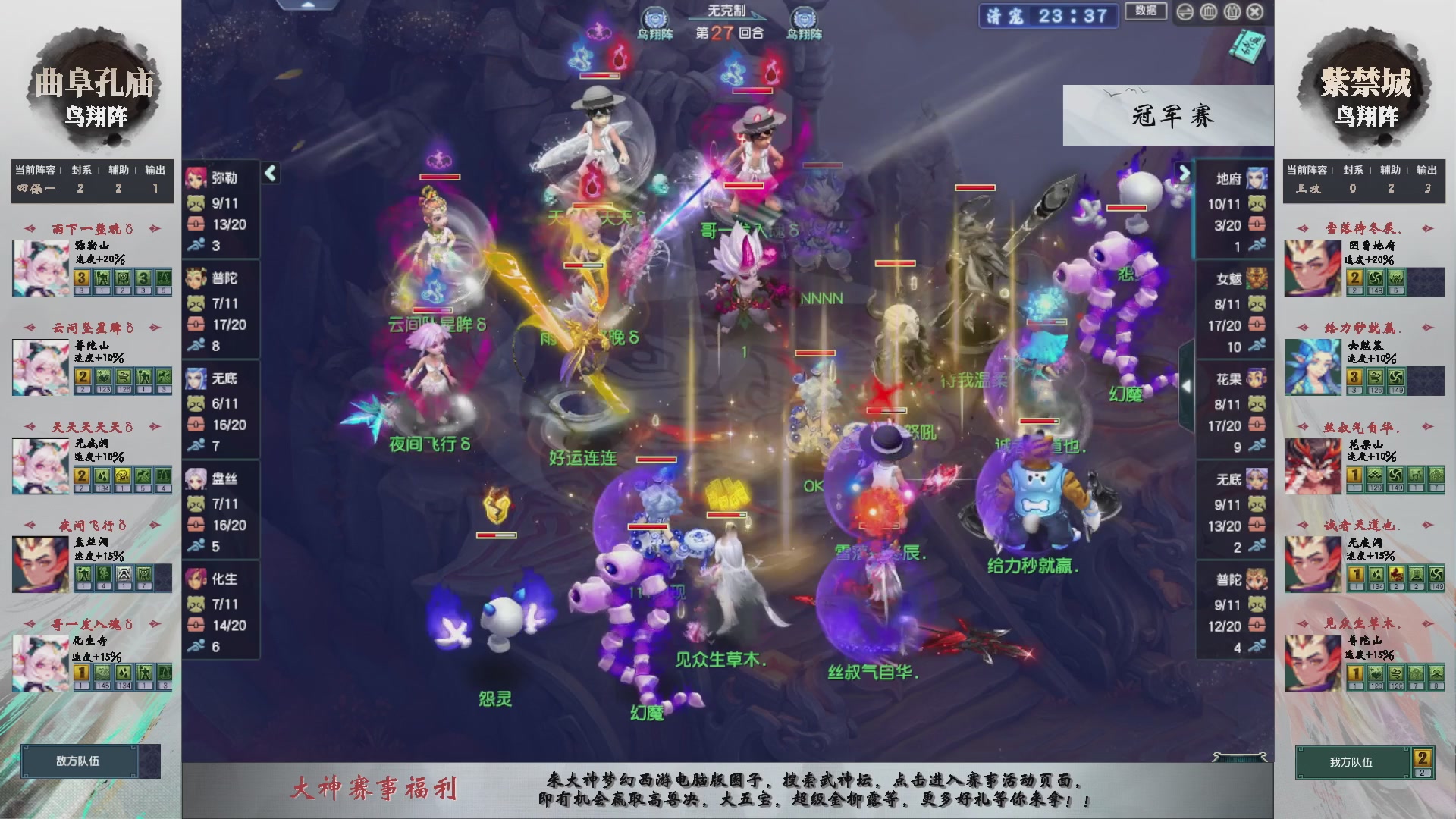Collapse the left team list with the left chevron
This screenshot has height=819, width=1456.
[x=269, y=173]
